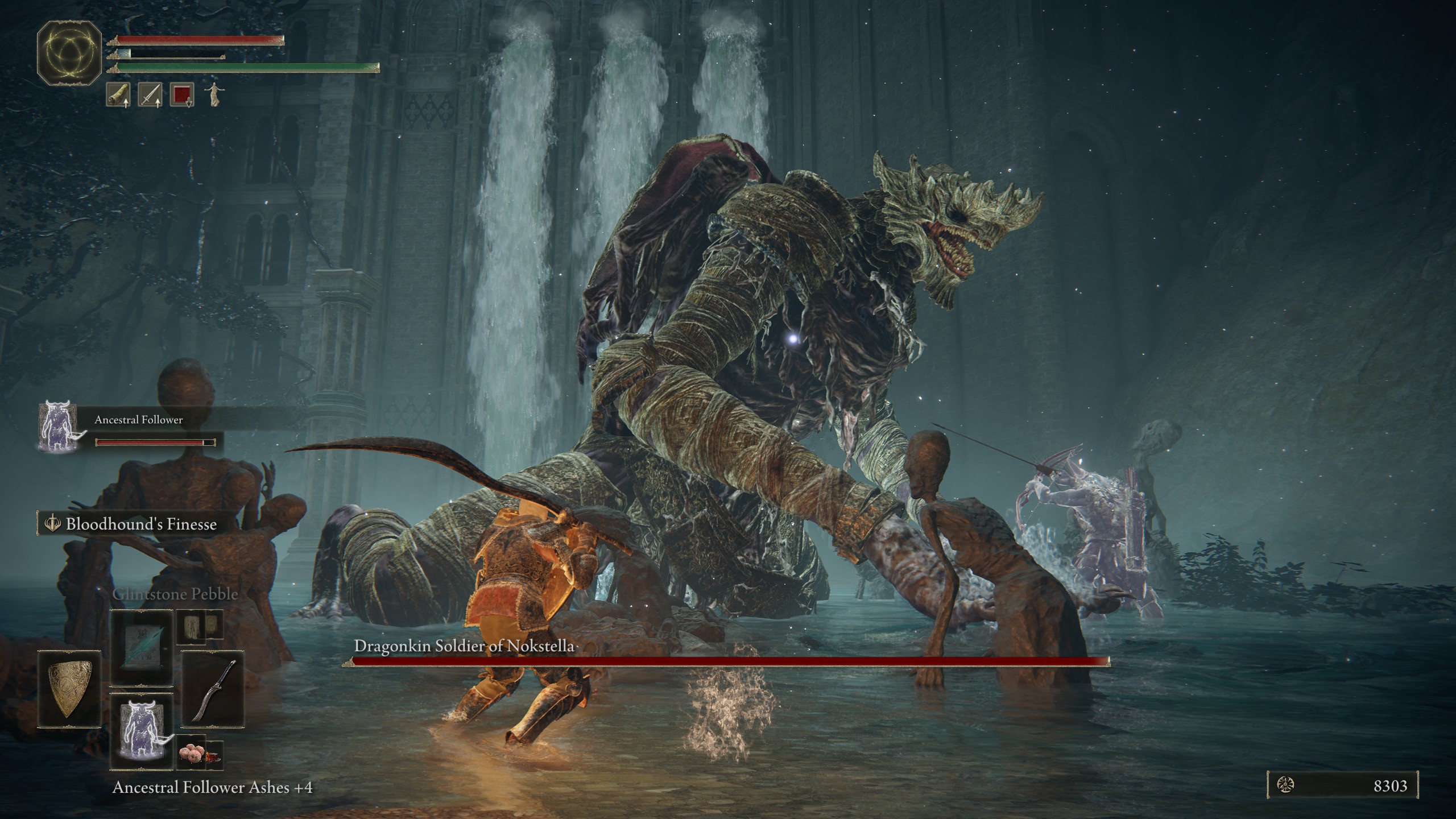
Task: Select the golden shield left-hand slot
Action: pyautogui.click(x=69, y=689)
